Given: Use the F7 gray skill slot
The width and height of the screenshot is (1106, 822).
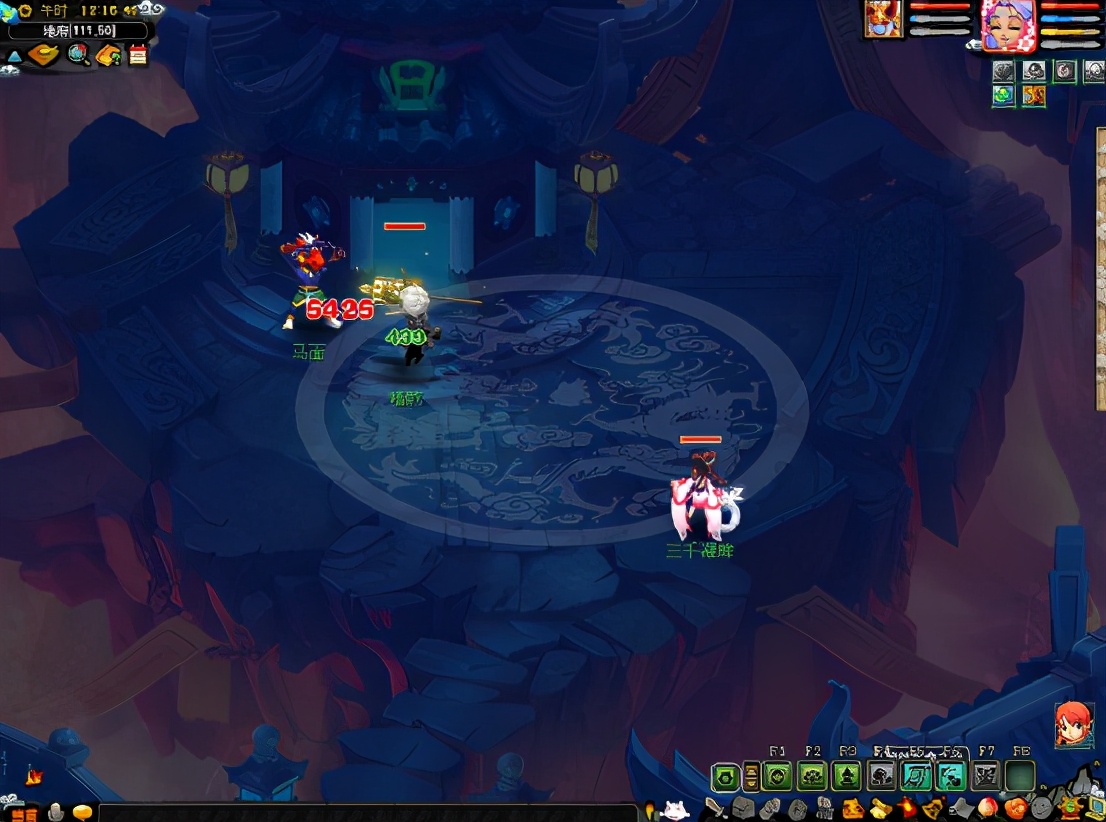Looking at the screenshot, I should point(986,776).
